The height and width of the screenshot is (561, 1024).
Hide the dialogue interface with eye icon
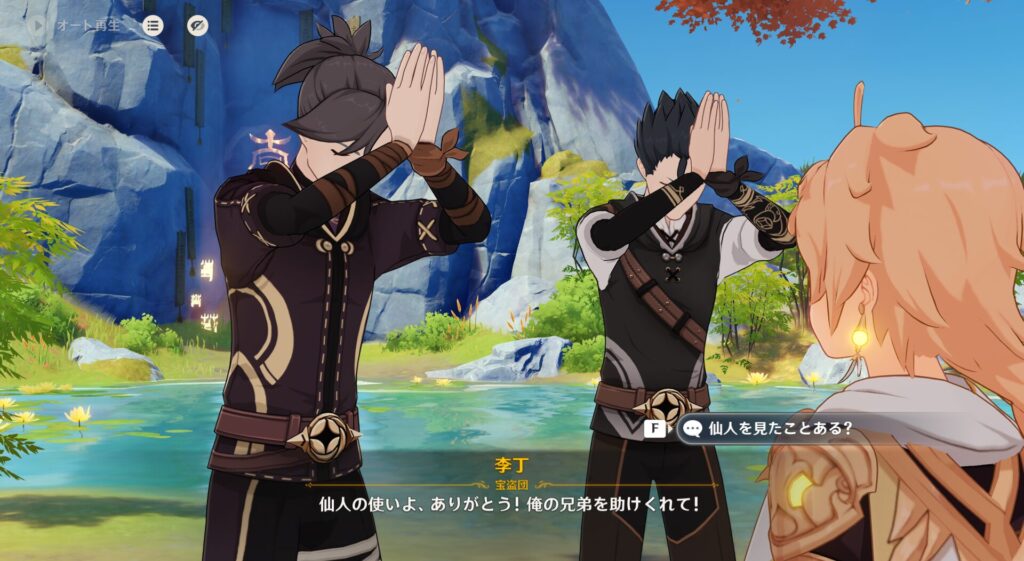[198, 25]
